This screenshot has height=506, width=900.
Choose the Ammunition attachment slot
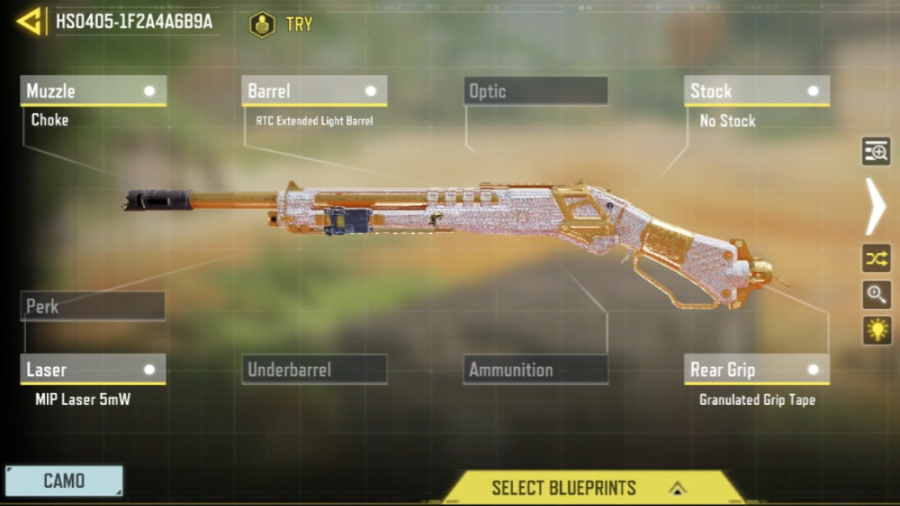click(x=536, y=369)
